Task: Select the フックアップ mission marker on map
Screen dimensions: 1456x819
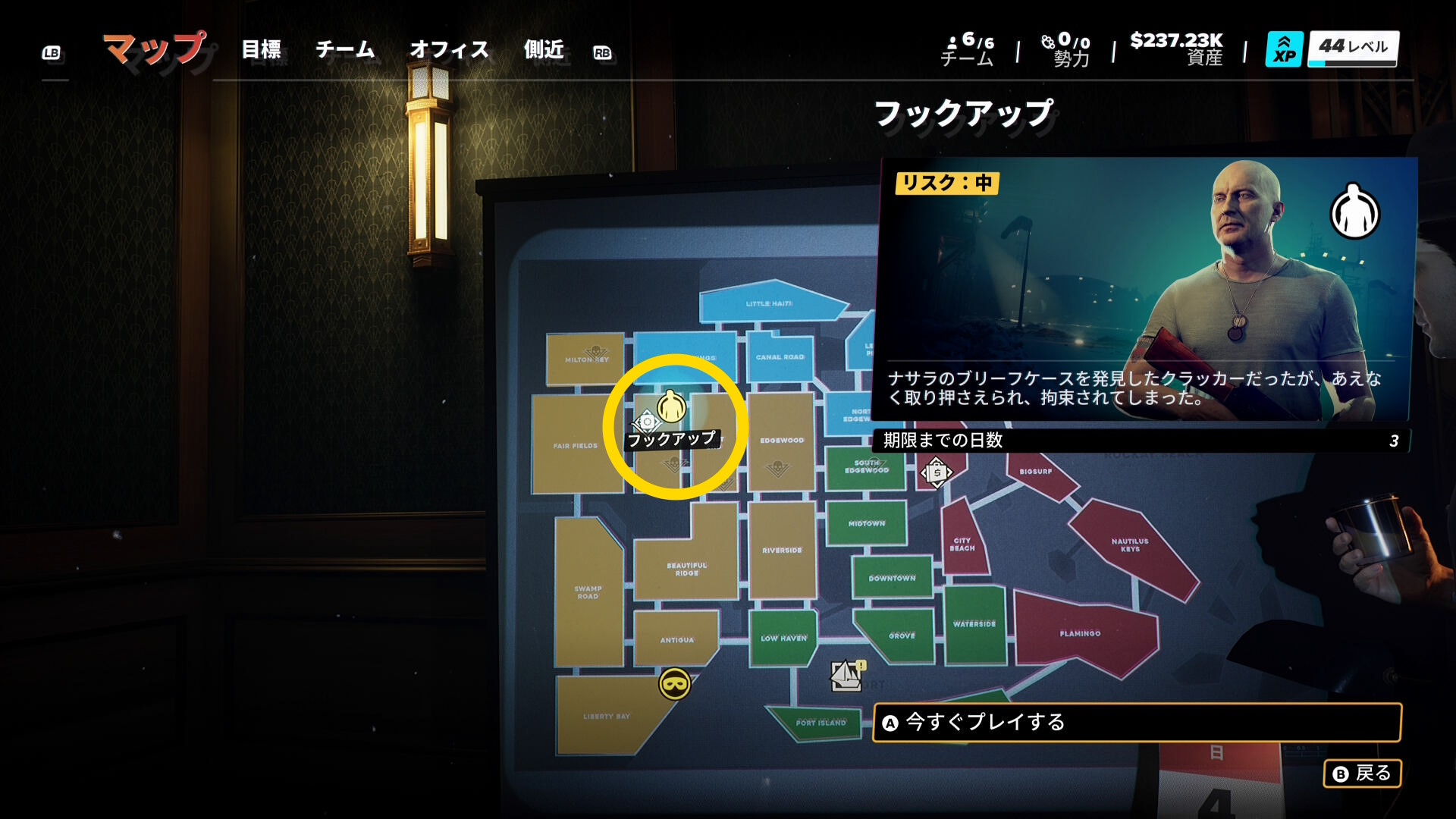Action: [x=671, y=407]
